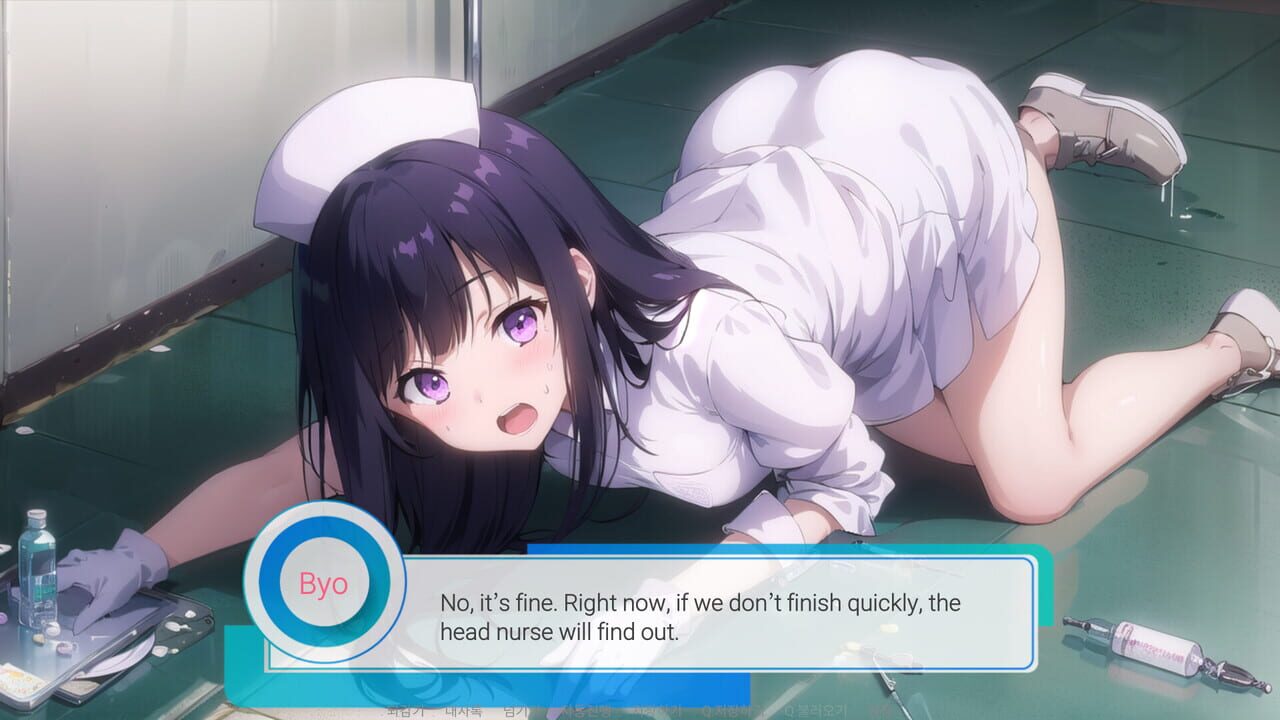Click the circular Byo speaker badge
Image resolution: width=1280 pixels, height=720 pixels.
(x=322, y=585)
